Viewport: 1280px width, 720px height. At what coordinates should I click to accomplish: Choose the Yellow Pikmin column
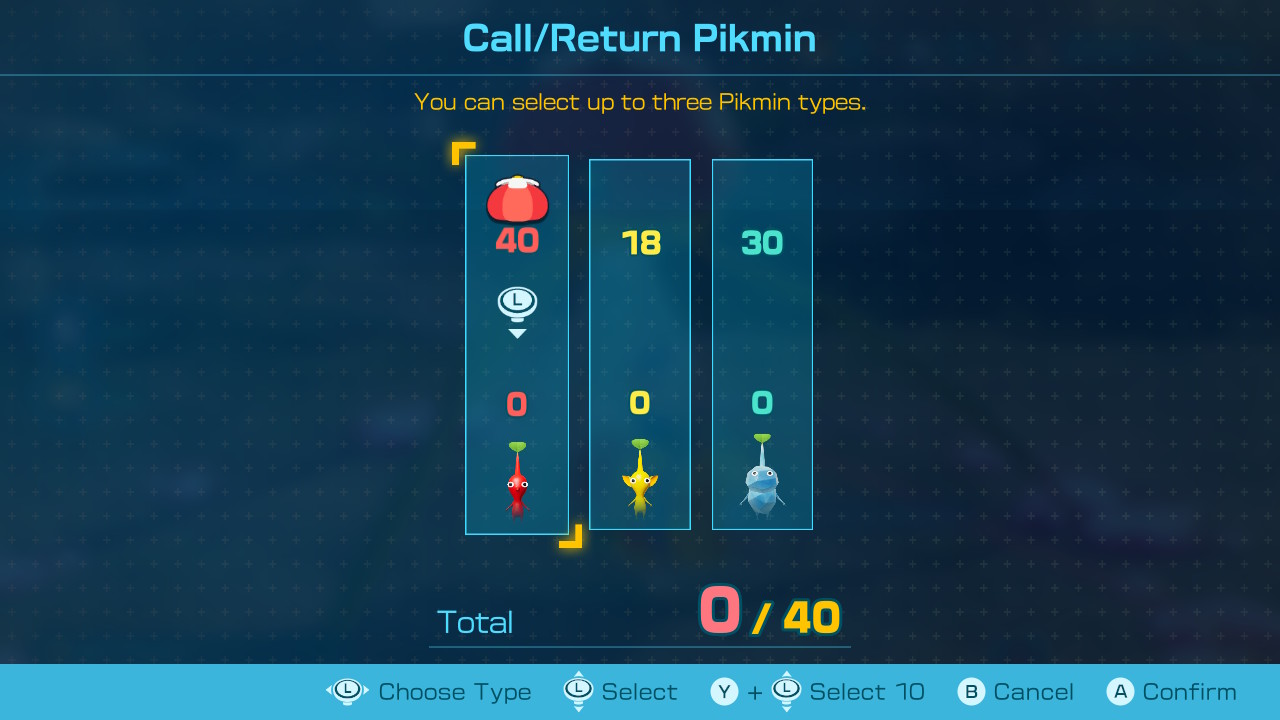[640, 345]
